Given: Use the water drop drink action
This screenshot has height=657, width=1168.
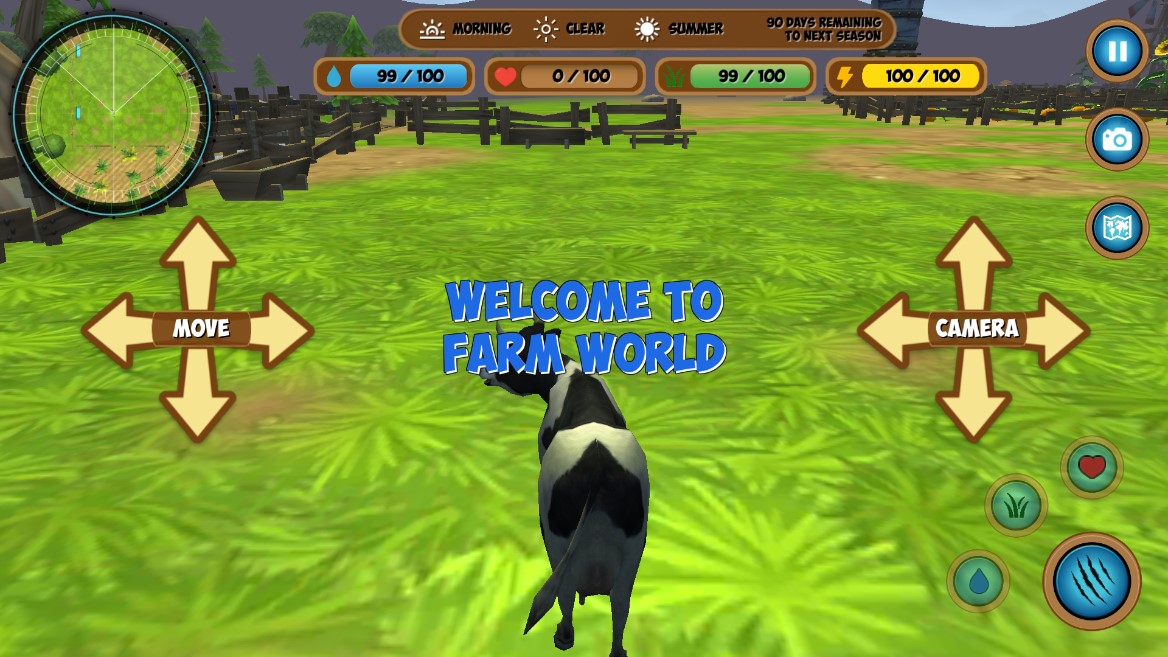Looking at the screenshot, I should click(978, 581).
